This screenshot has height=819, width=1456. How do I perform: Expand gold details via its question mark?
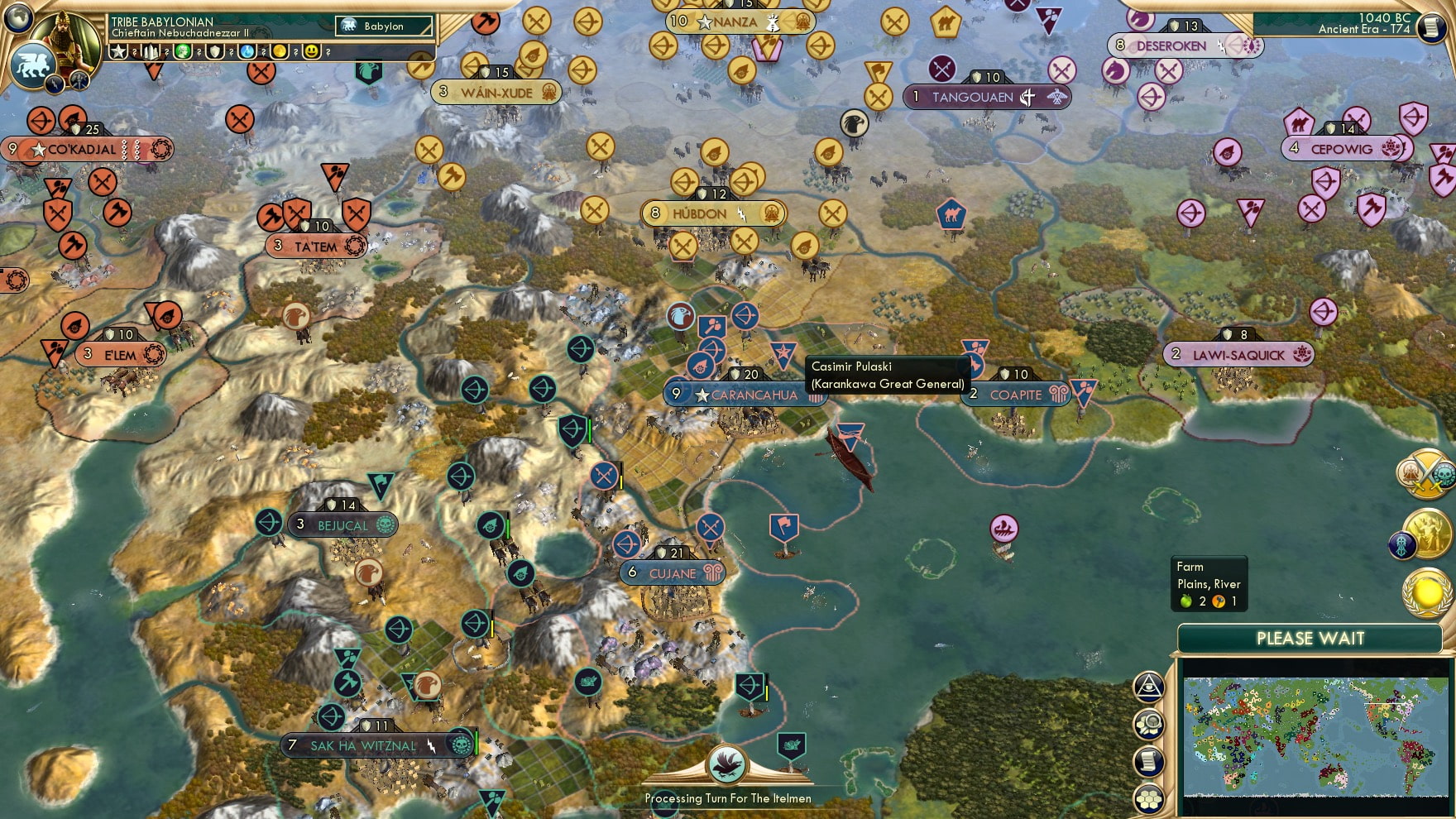[x=295, y=52]
